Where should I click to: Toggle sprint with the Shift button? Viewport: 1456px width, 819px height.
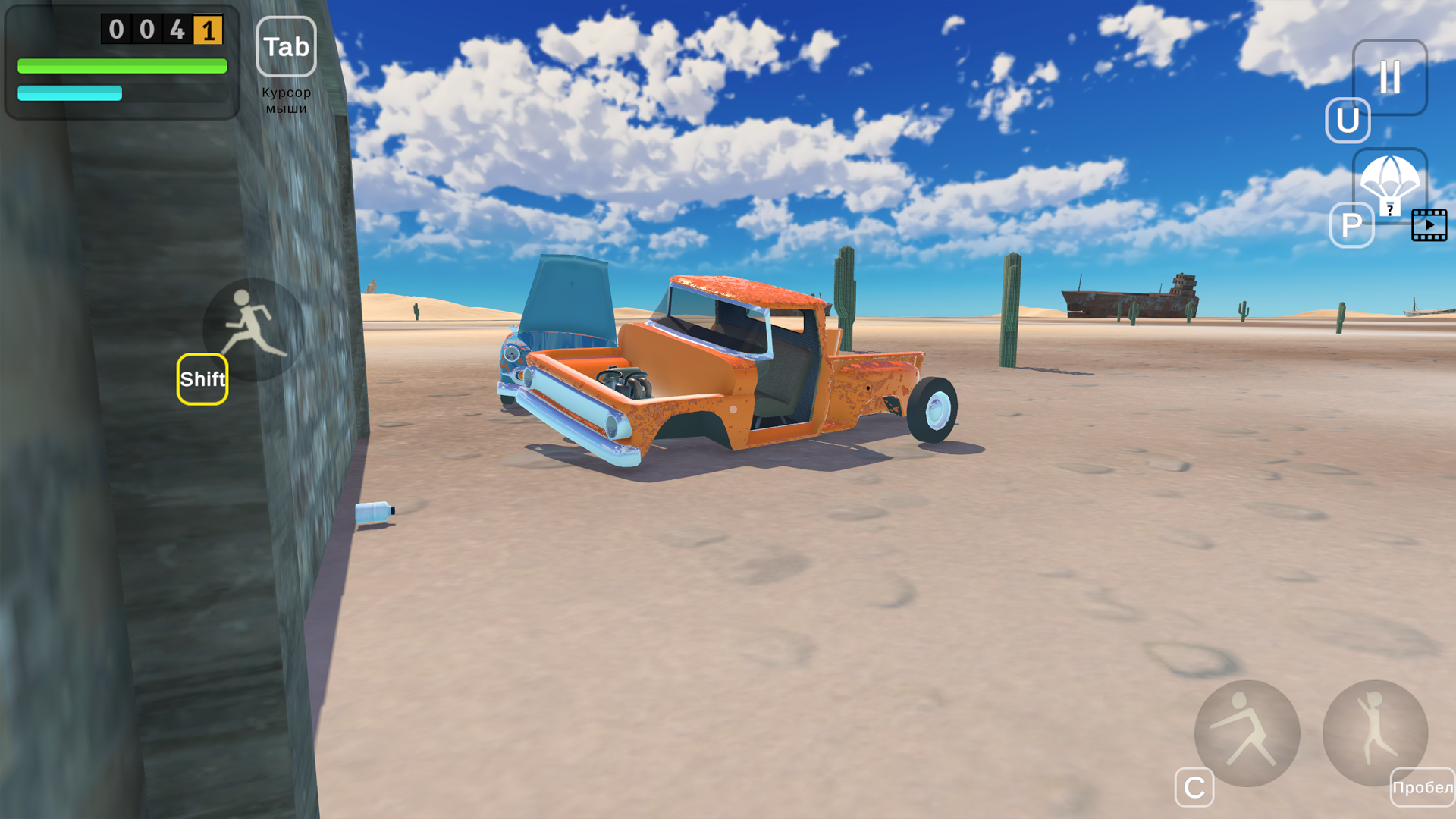pyautogui.click(x=202, y=379)
